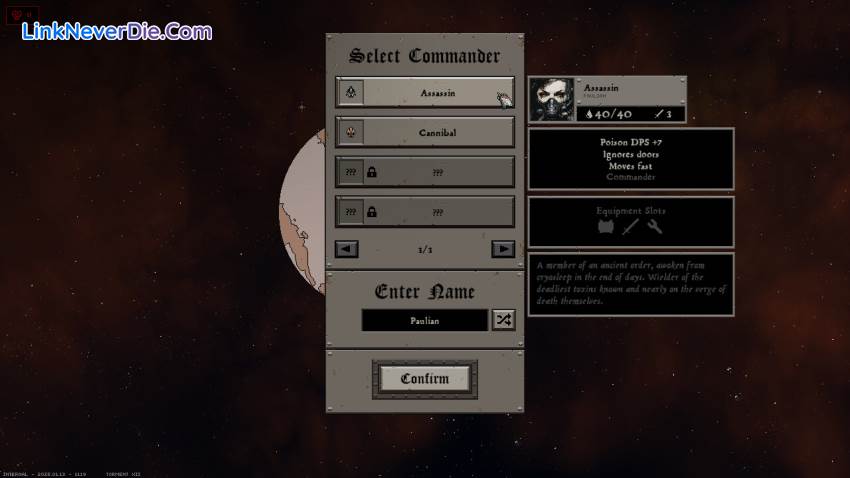Click the commander name text field
Screen dimensions: 850x478
point(424,320)
